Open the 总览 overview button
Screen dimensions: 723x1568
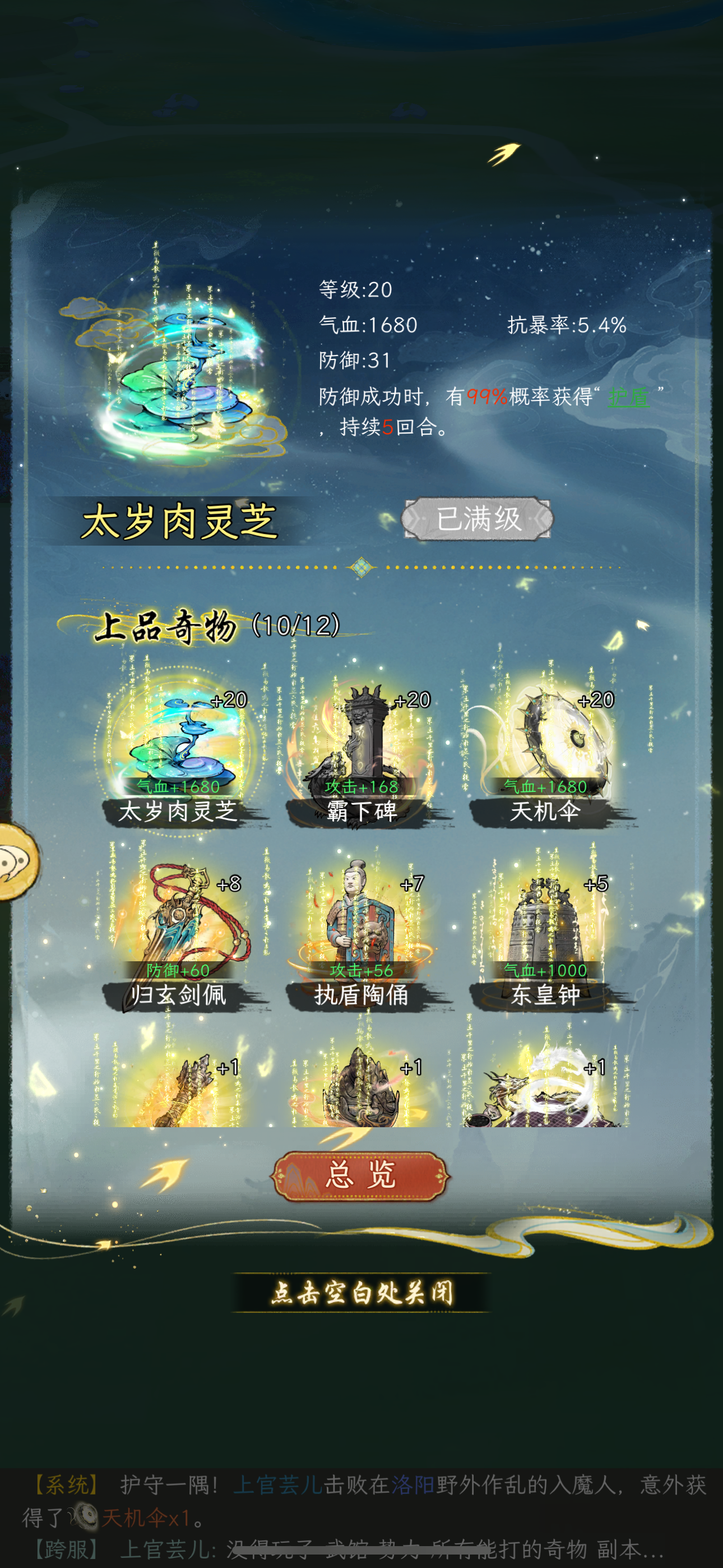coord(361,1178)
